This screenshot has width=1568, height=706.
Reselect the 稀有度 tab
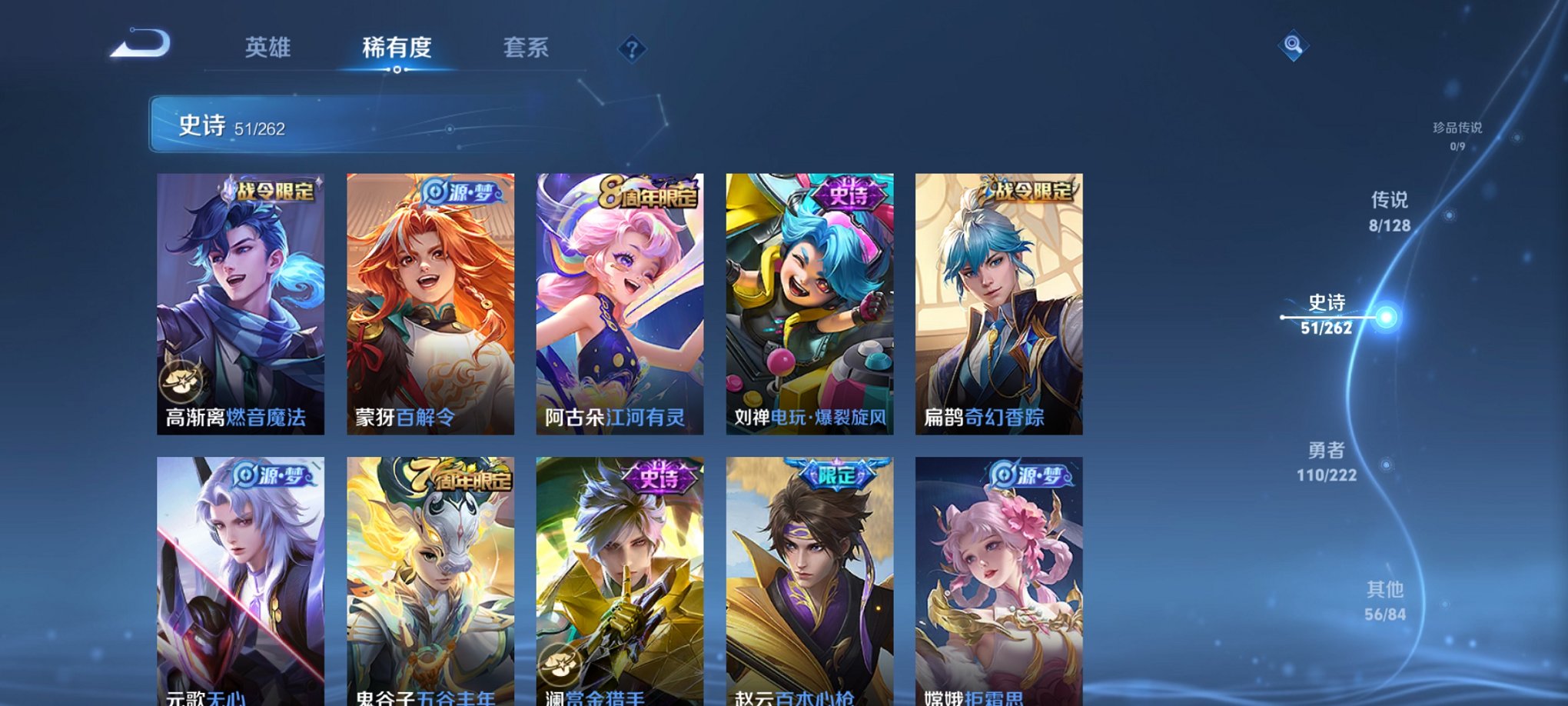pos(397,48)
